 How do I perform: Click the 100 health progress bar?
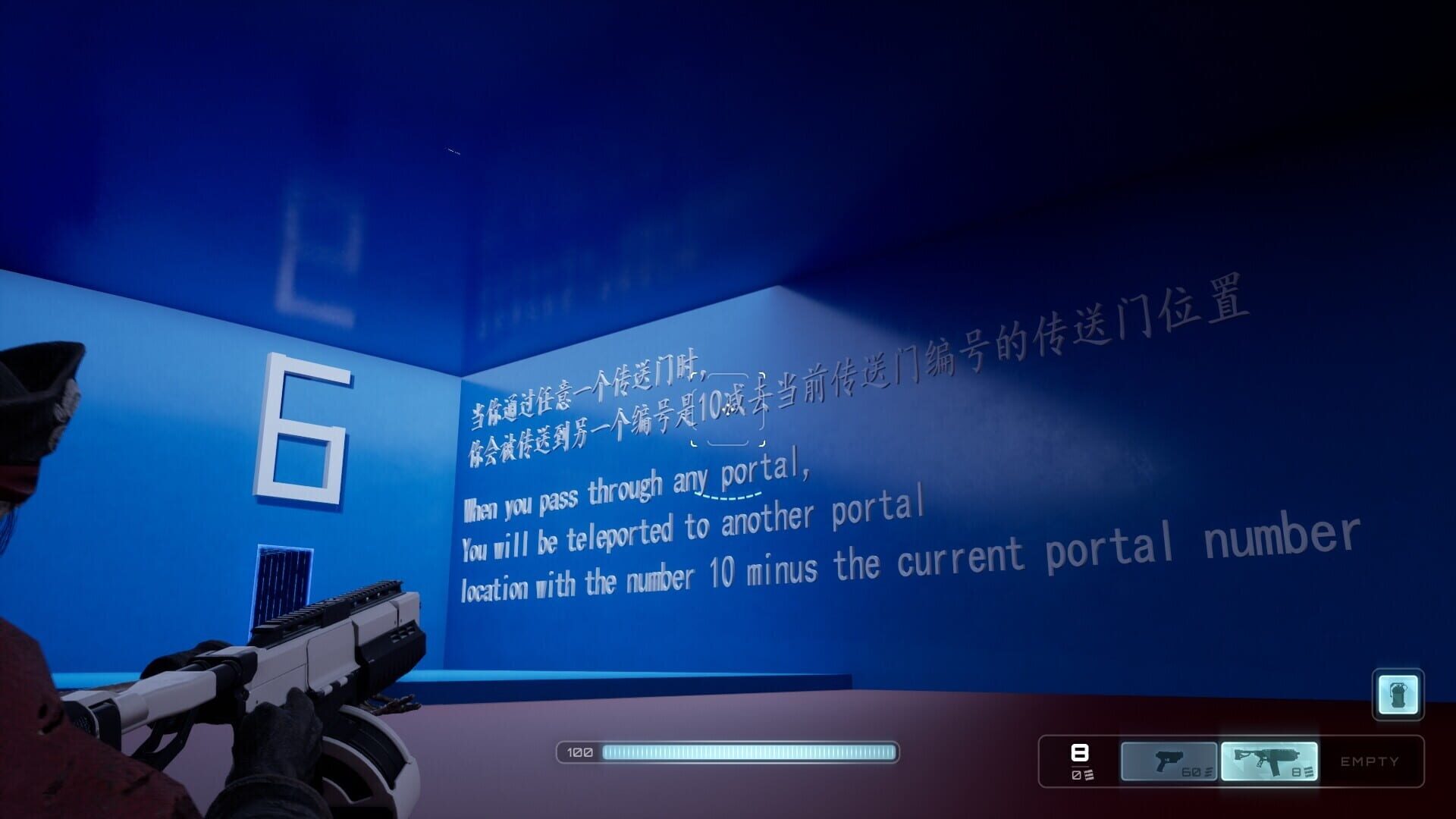(728, 752)
